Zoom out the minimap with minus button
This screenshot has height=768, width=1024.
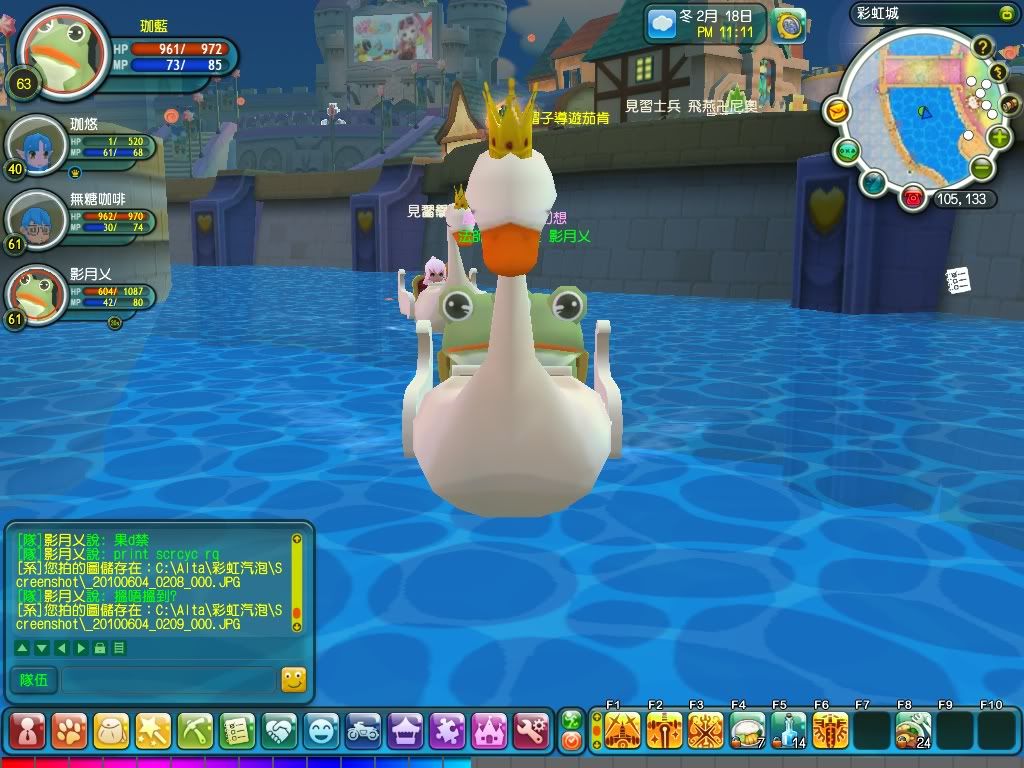pyautogui.click(x=982, y=168)
